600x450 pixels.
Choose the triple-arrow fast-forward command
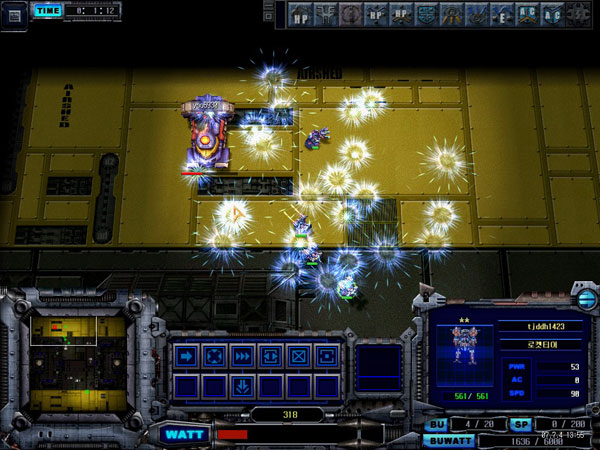tap(241, 356)
